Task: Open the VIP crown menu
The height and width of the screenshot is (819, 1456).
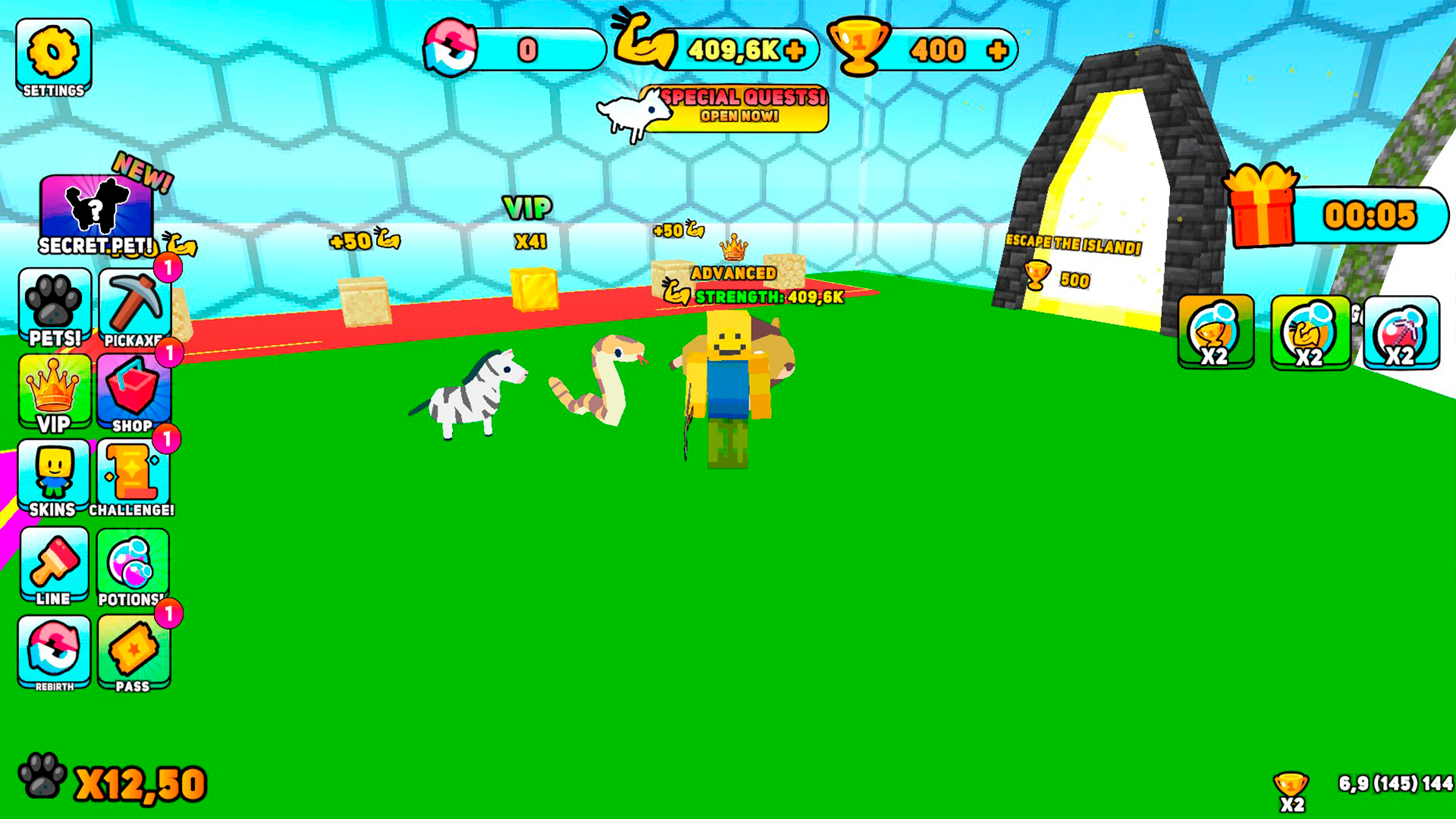Action: tap(55, 391)
